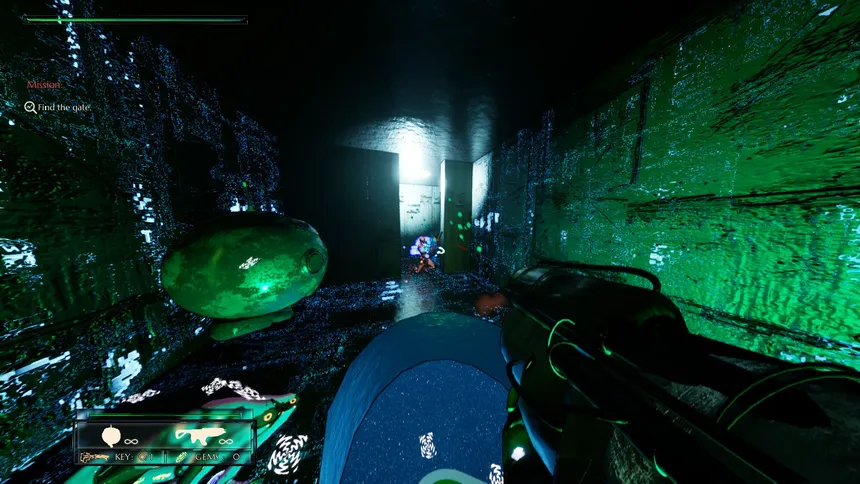Select the rifle weapon icon

[197, 435]
